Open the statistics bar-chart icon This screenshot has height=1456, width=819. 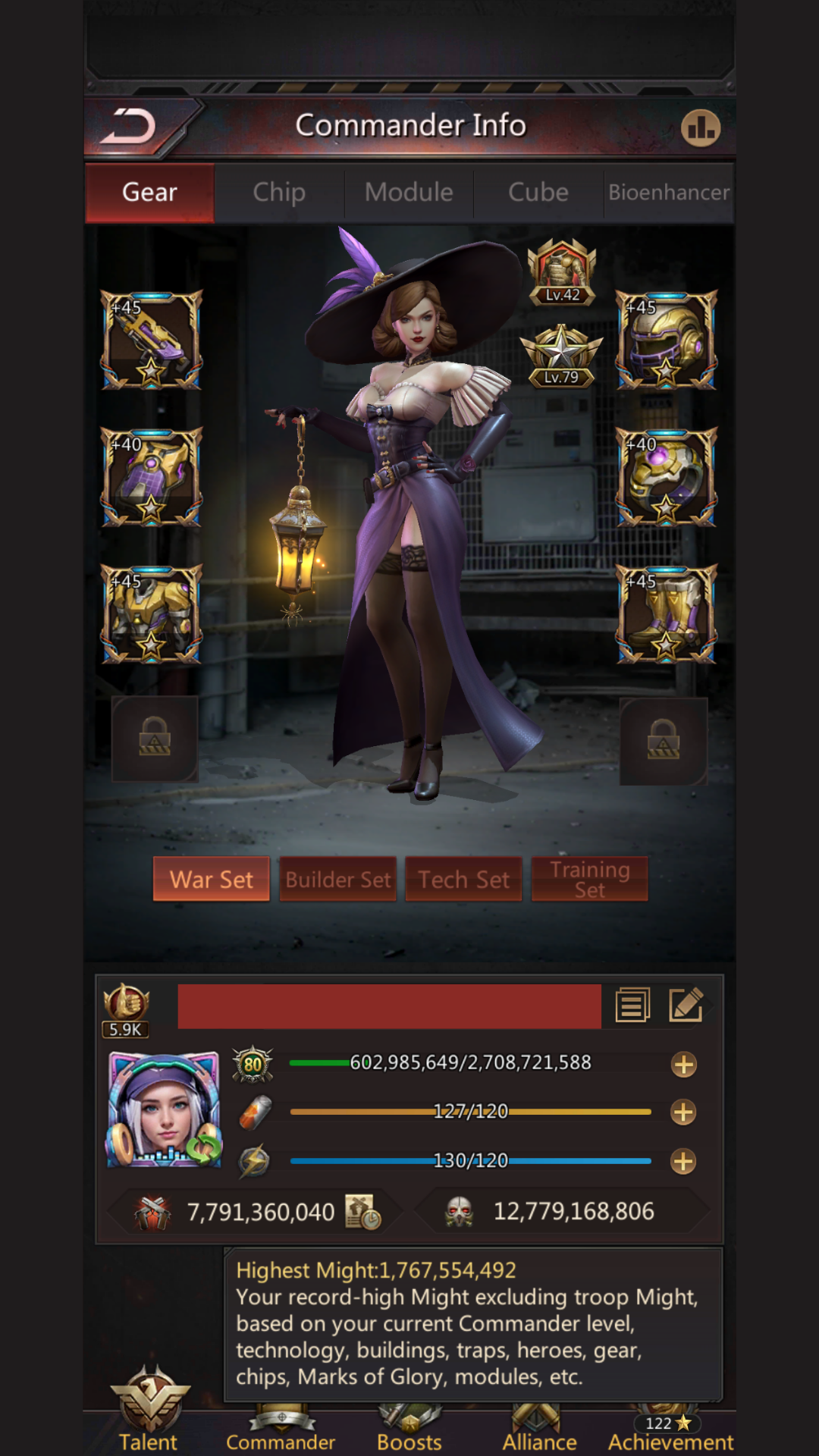click(x=700, y=127)
